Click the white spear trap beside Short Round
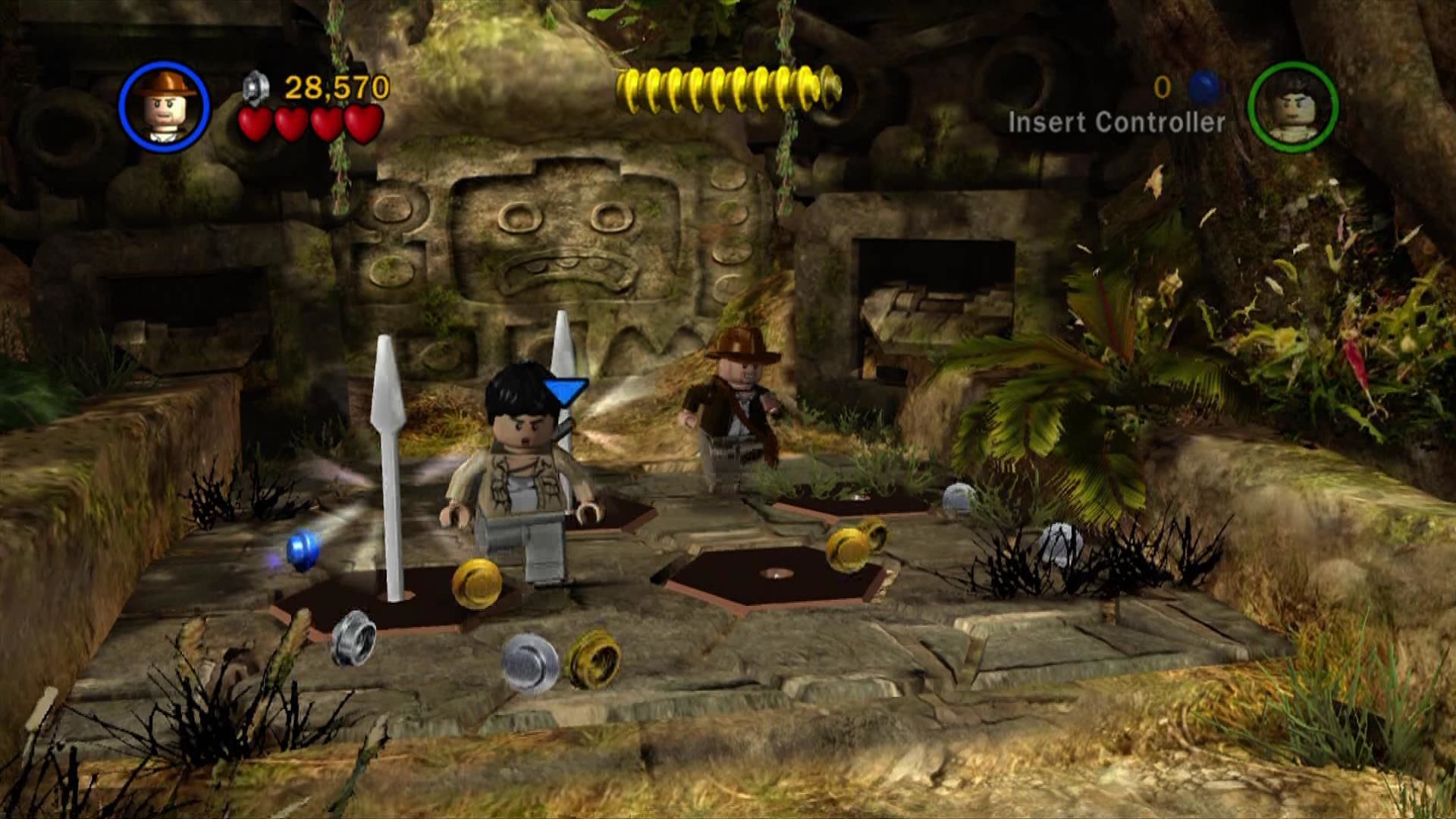 tap(391, 470)
